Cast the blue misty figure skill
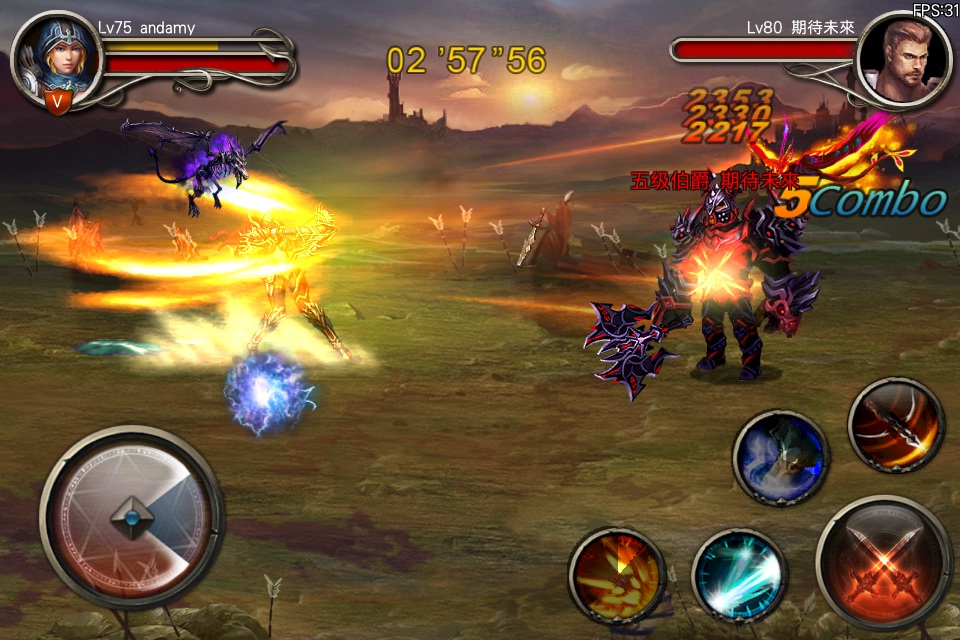The image size is (960, 640). click(780, 458)
